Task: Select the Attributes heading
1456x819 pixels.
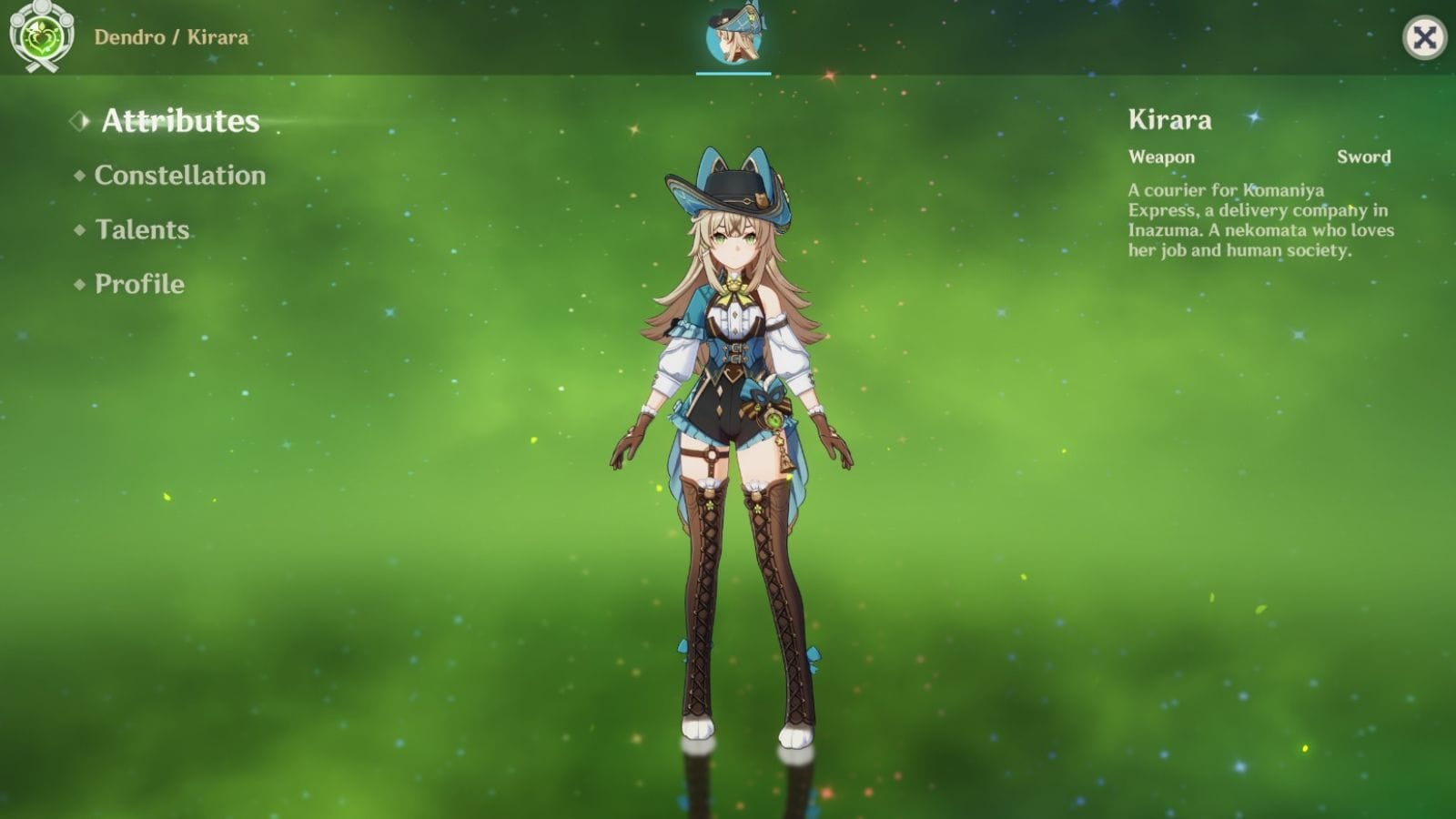Action: coord(179,119)
